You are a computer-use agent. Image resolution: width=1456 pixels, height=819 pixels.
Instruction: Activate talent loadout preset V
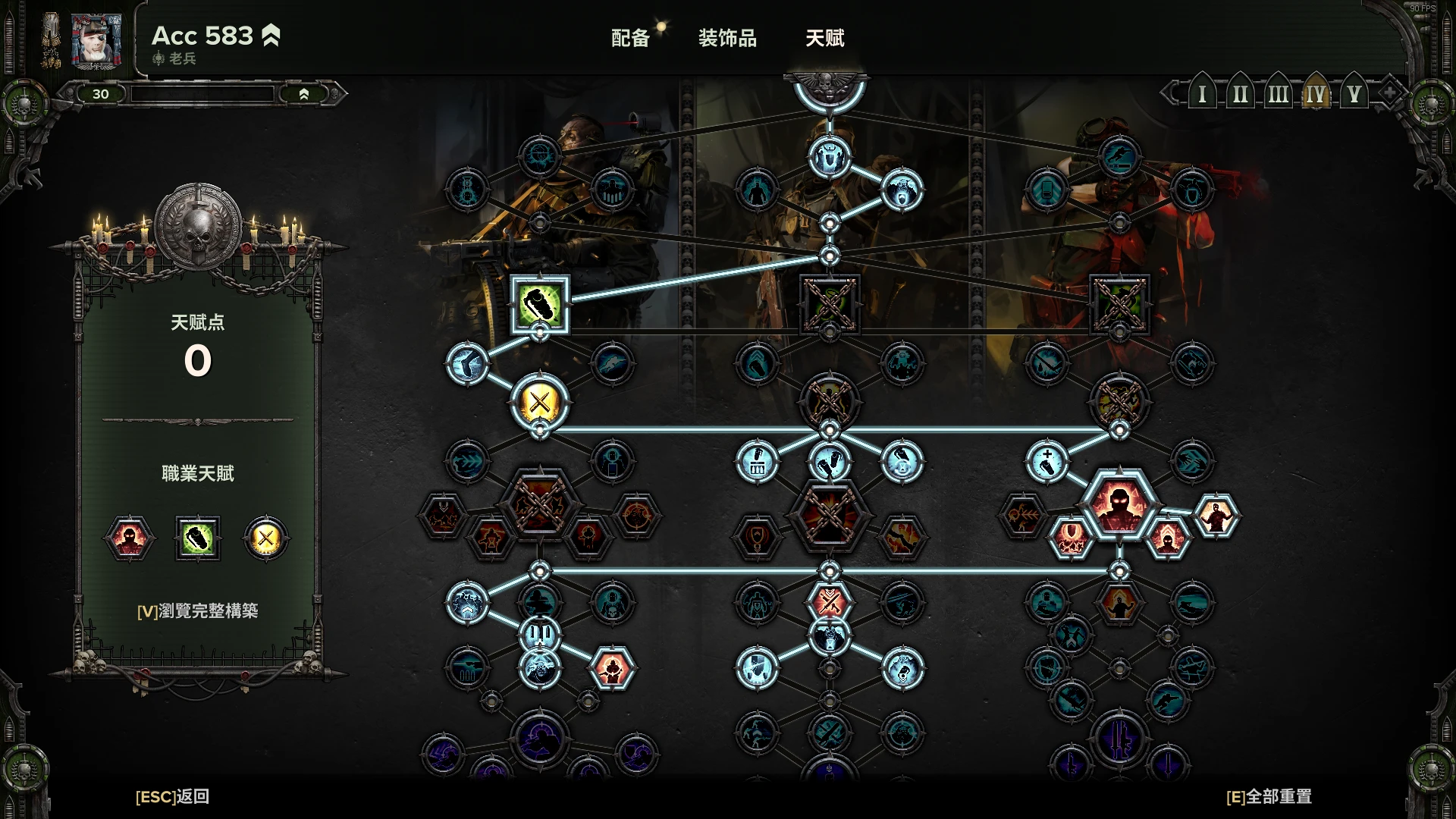(x=1354, y=95)
